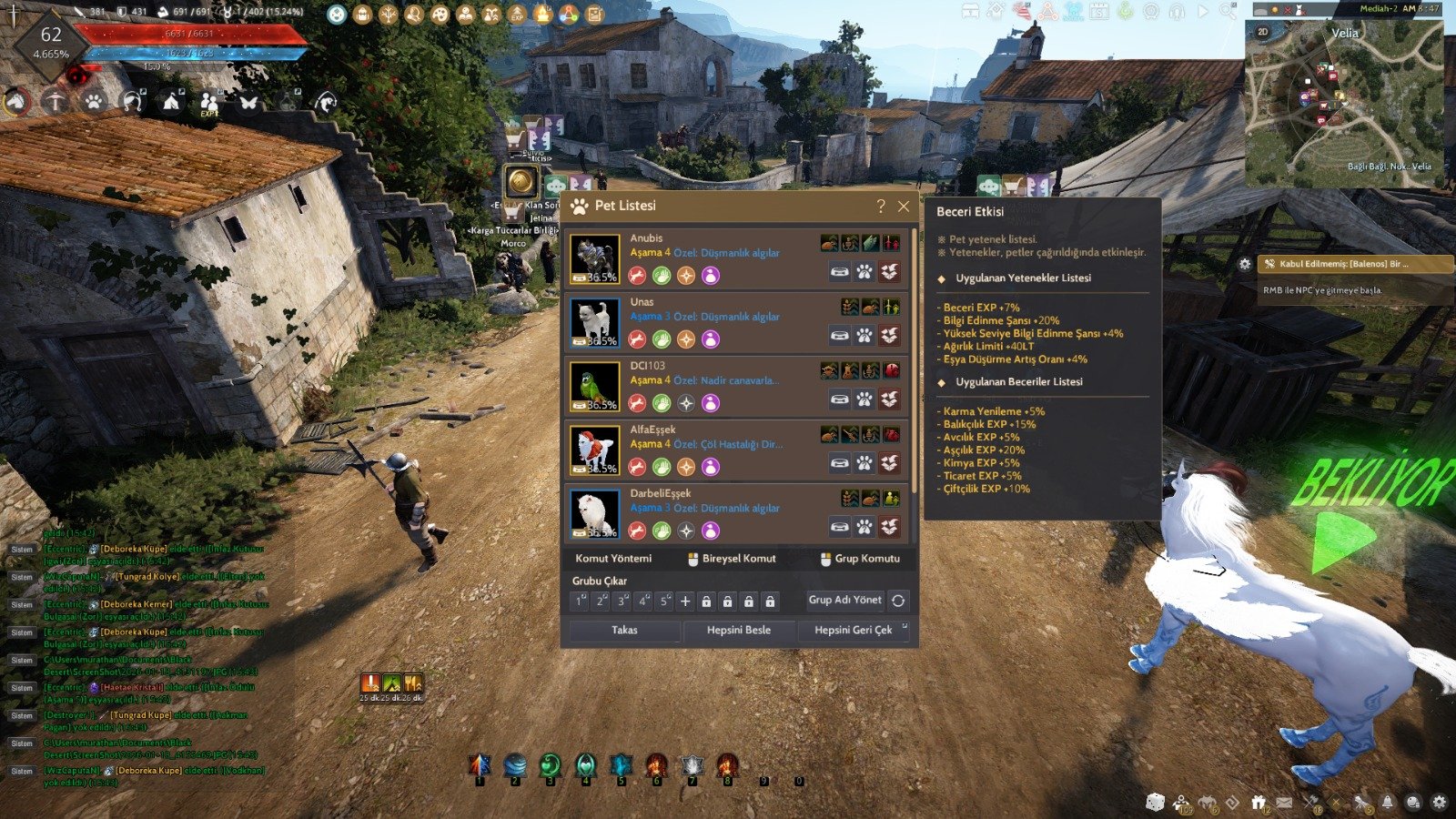Open the Balenos quest tracker entry

click(1354, 264)
